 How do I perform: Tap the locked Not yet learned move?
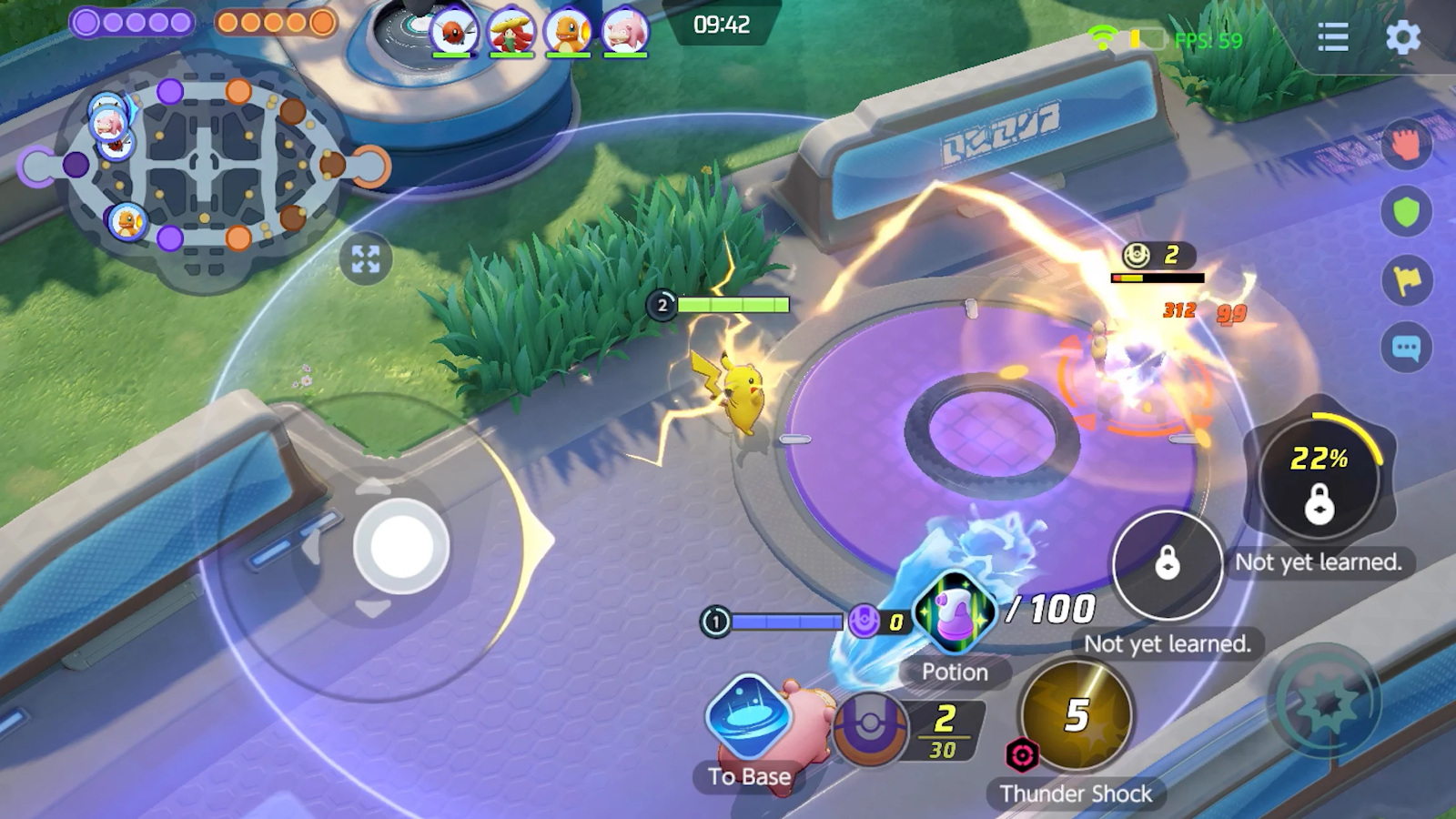coord(1168,566)
